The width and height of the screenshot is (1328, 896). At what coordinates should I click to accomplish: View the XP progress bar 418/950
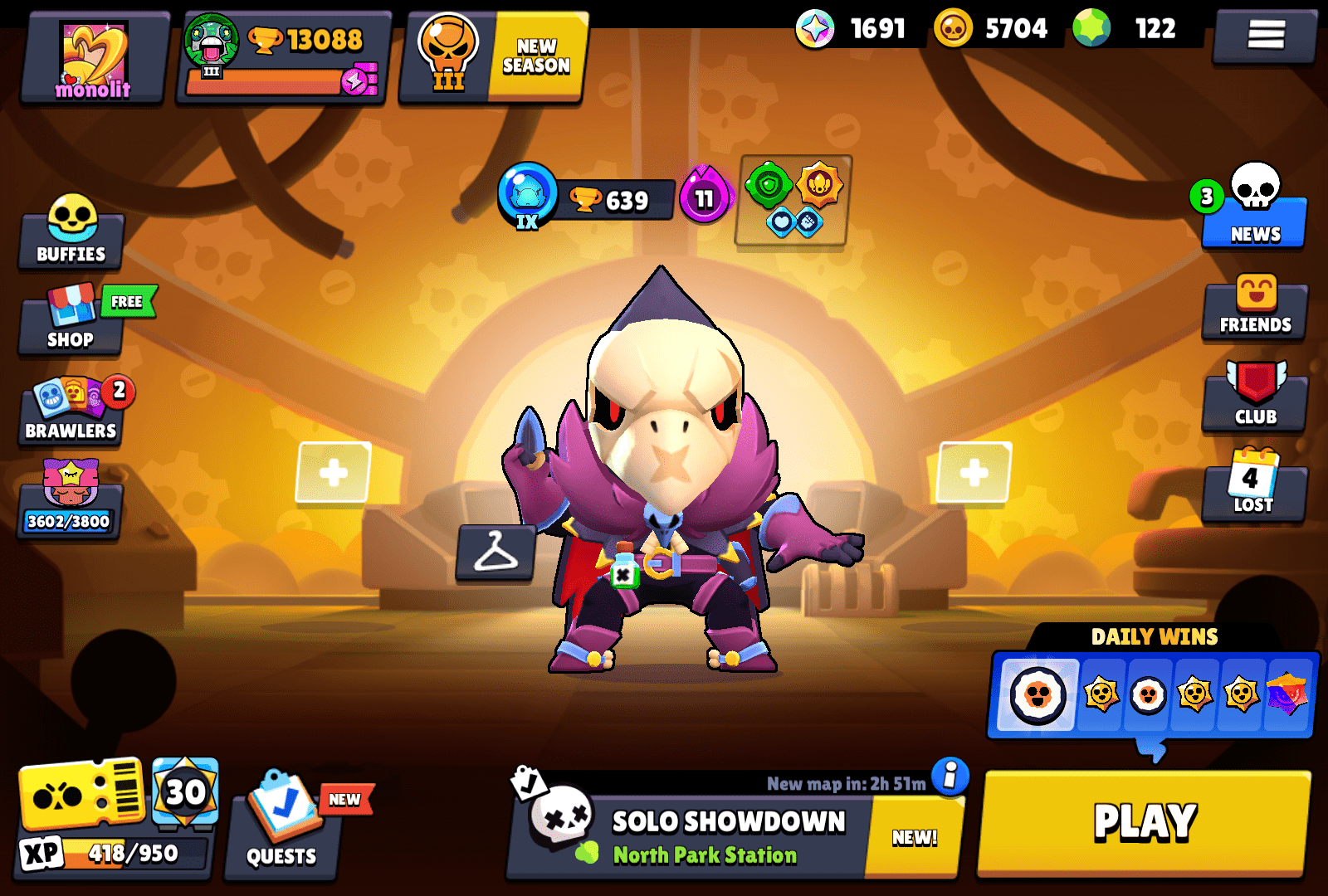click(x=112, y=850)
